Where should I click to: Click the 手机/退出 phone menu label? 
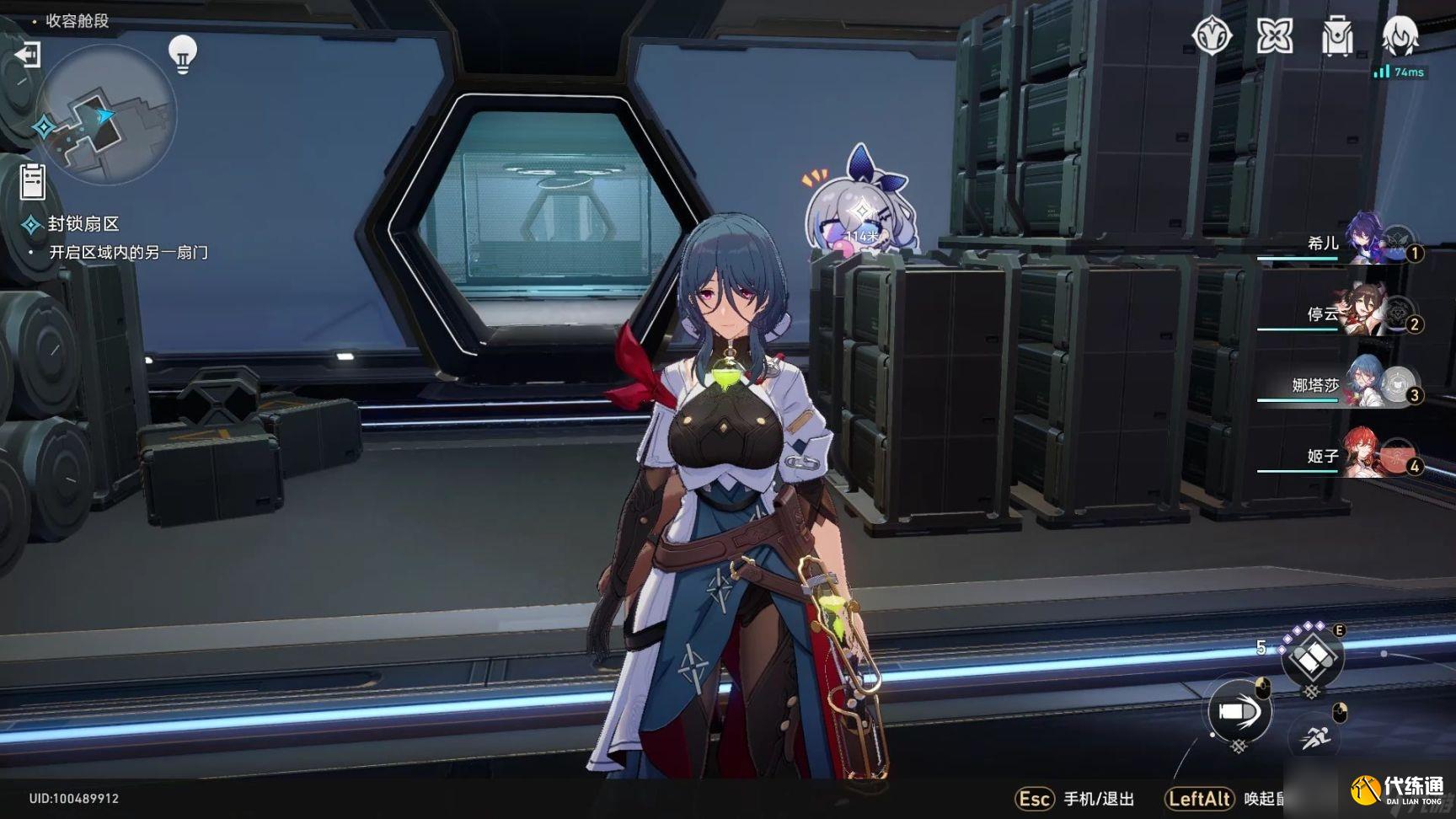(1098, 799)
